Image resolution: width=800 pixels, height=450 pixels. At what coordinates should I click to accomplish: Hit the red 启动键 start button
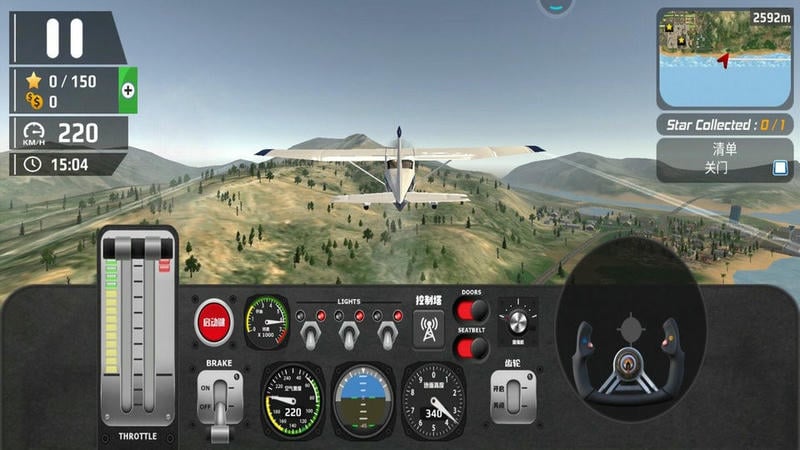click(x=214, y=321)
